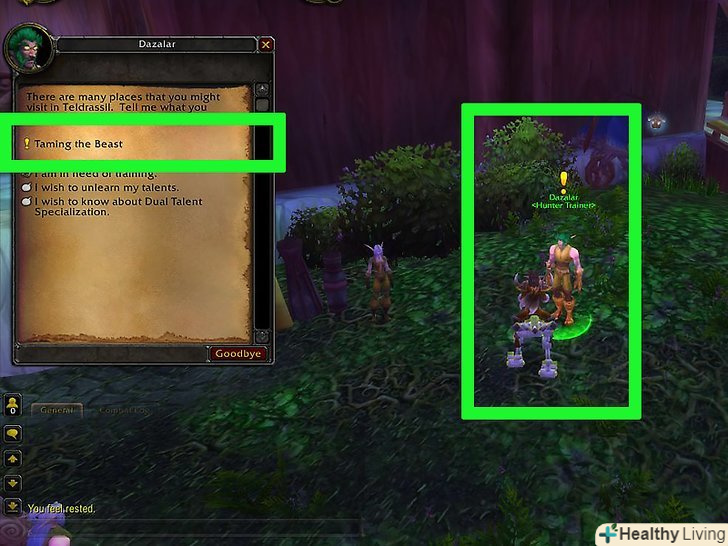This screenshot has width=728, height=546.
Task: Open the chat speech bubble menu
Action: (14, 434)
